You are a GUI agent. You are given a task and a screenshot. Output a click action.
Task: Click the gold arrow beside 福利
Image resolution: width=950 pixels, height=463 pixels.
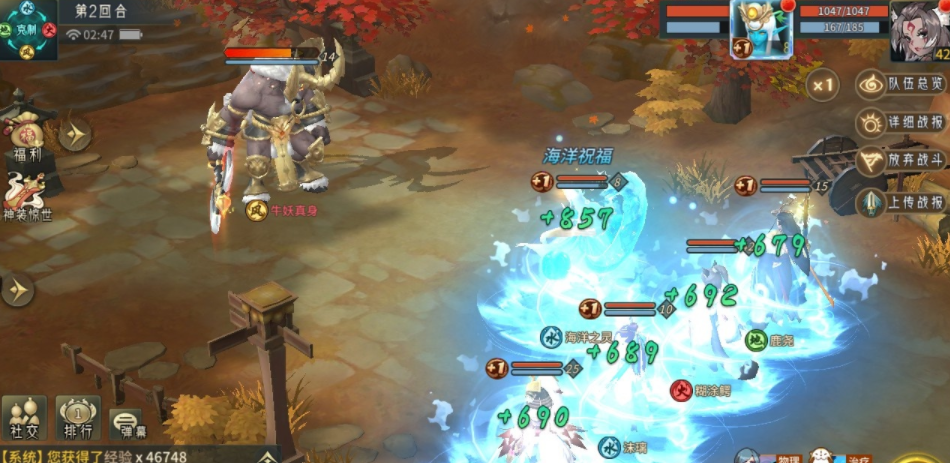(x=74, y=134)
